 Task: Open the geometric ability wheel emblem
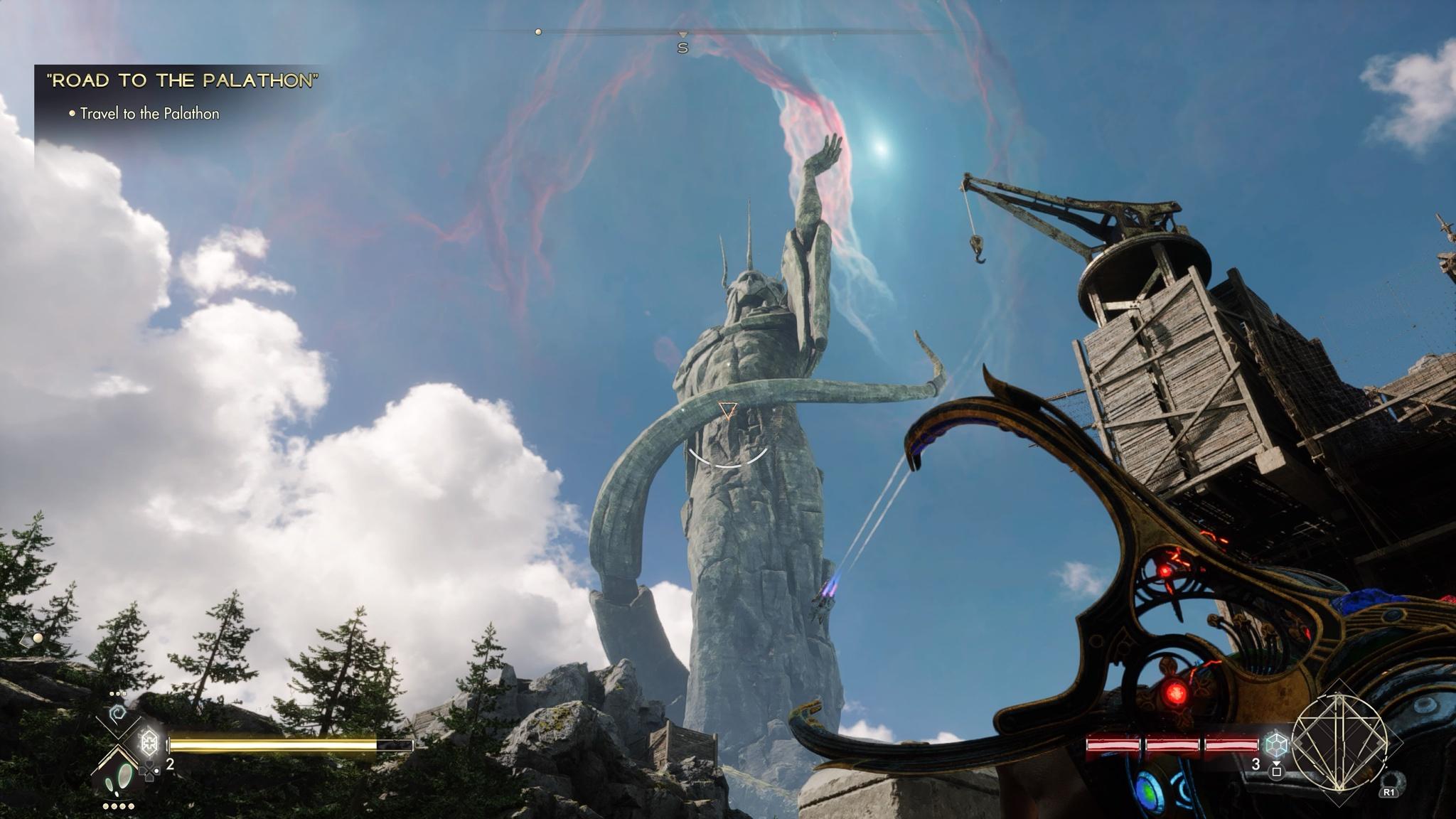click(1339, 743)
